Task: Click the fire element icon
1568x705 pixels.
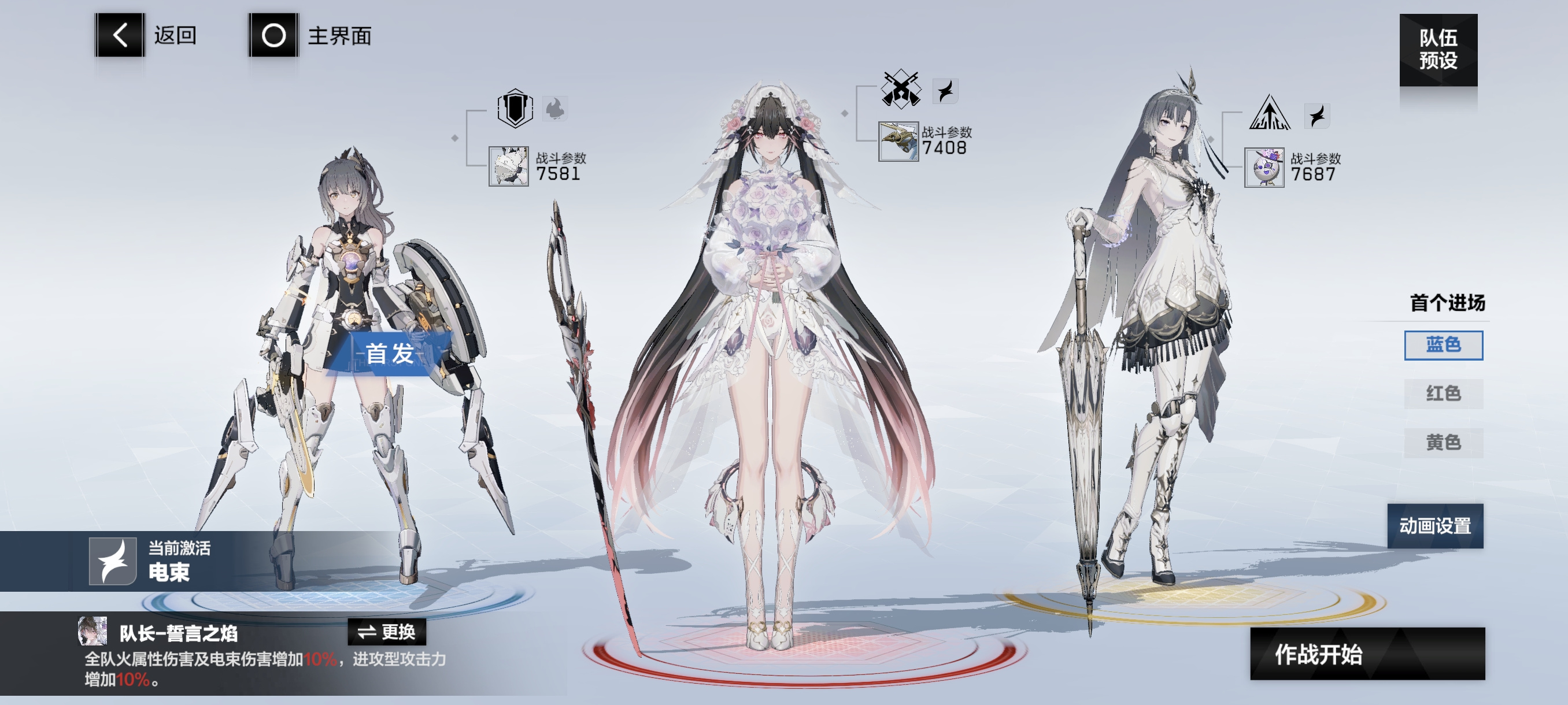Action: pyautogui.click(x=554, y=109)
